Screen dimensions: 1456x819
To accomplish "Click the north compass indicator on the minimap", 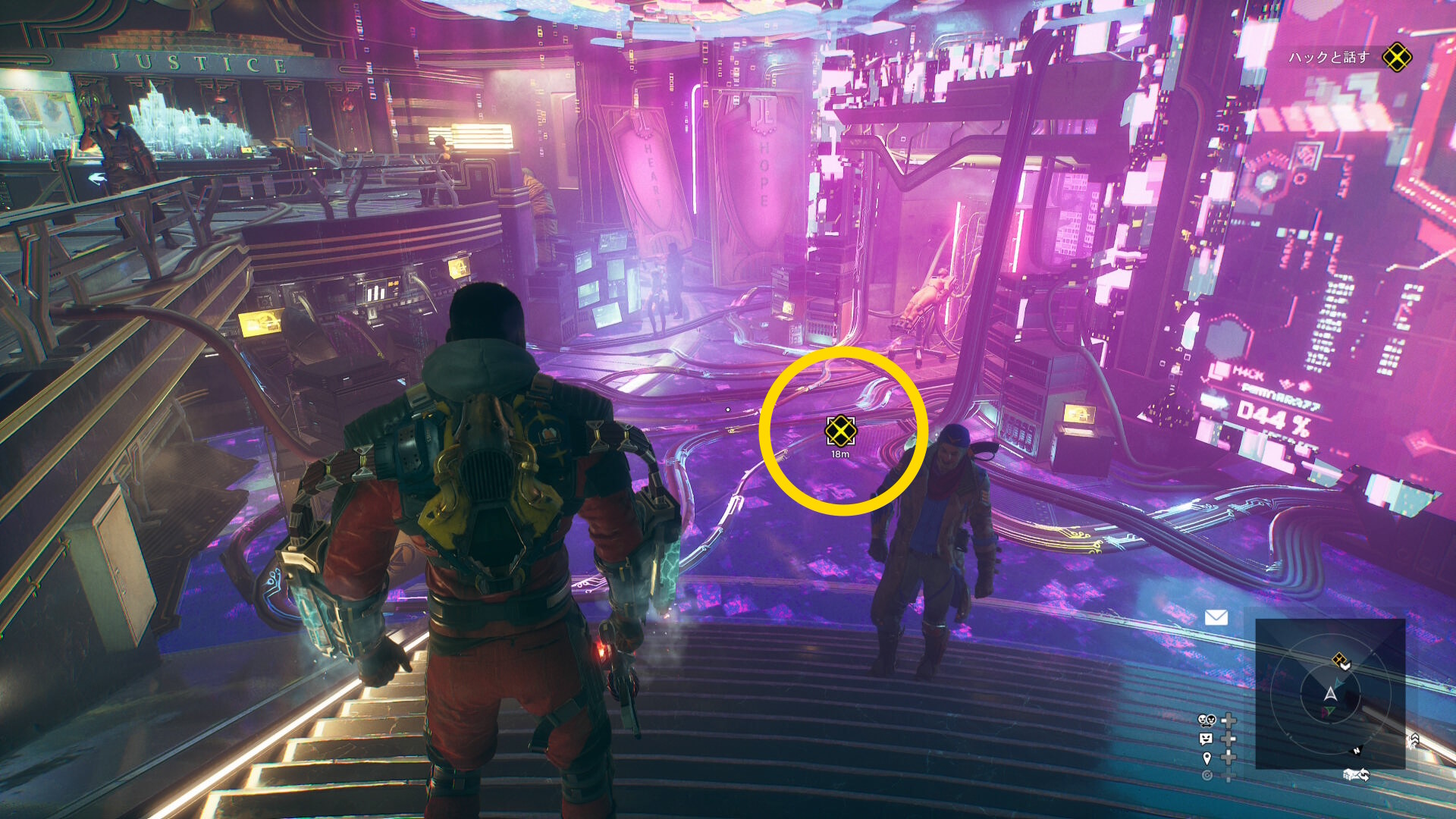I will 1357,751.
